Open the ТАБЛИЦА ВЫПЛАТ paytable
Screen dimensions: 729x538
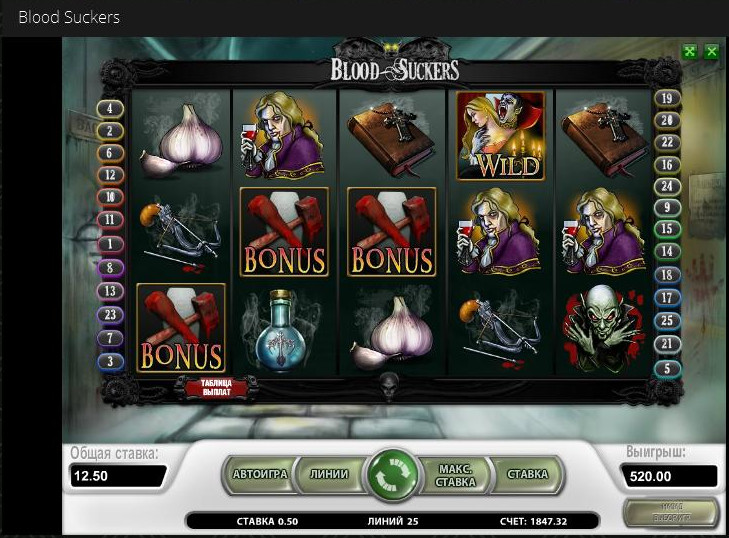click(217, 388)
